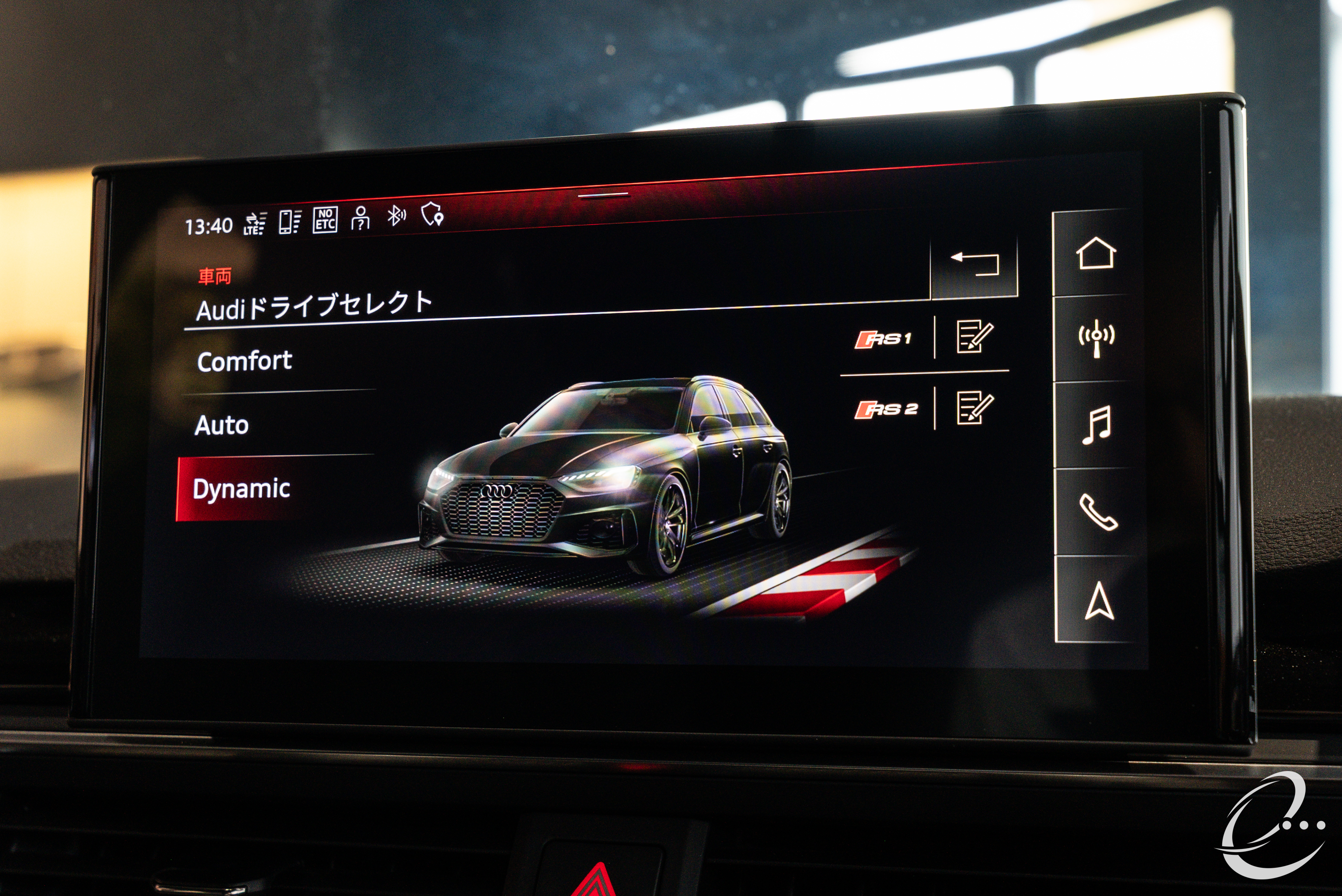Open the radio antenna menu
Viewport: 1342px width, 896px height.
[x=1095, y=338]
